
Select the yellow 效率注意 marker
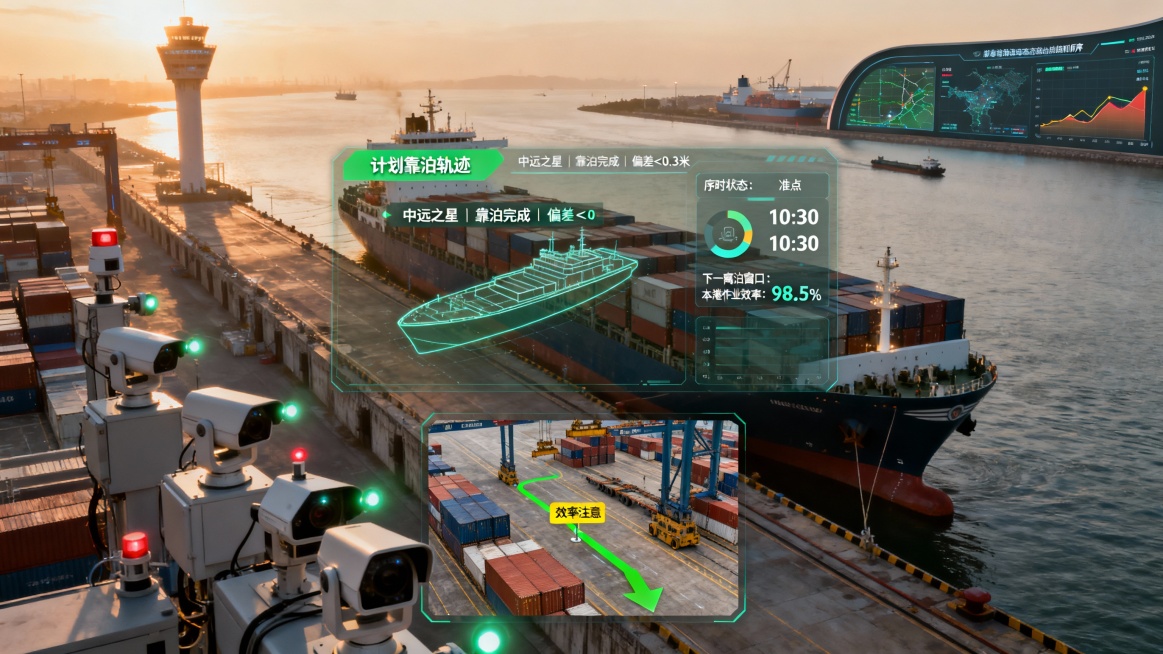[578, 512]
